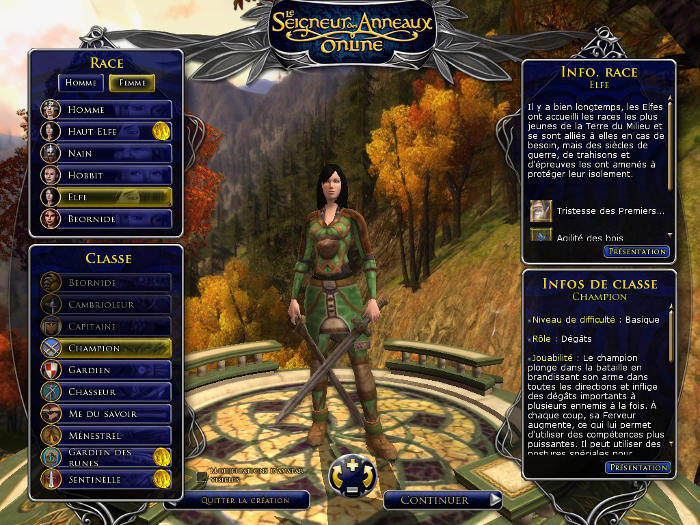700x525 pixels.
Task: Choose the Femme gender button
Action: (x=131, y=83)
